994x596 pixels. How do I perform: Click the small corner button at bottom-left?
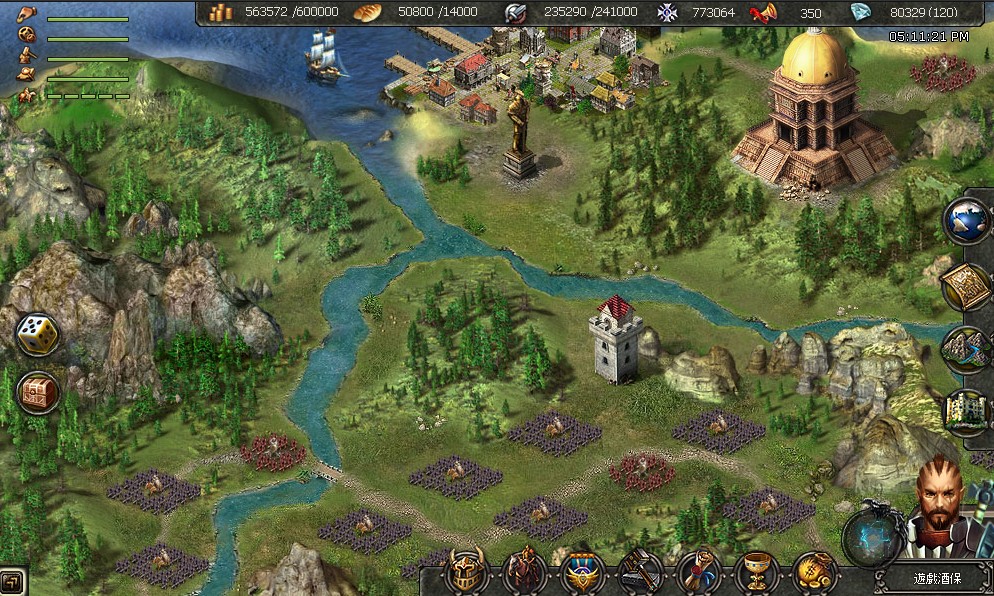click(12, 581)
